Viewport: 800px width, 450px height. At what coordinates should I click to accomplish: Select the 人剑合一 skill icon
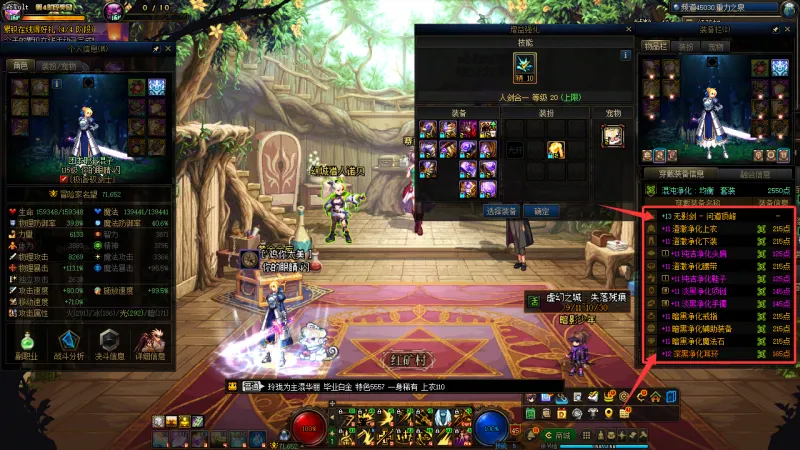(x=525, y=69)
